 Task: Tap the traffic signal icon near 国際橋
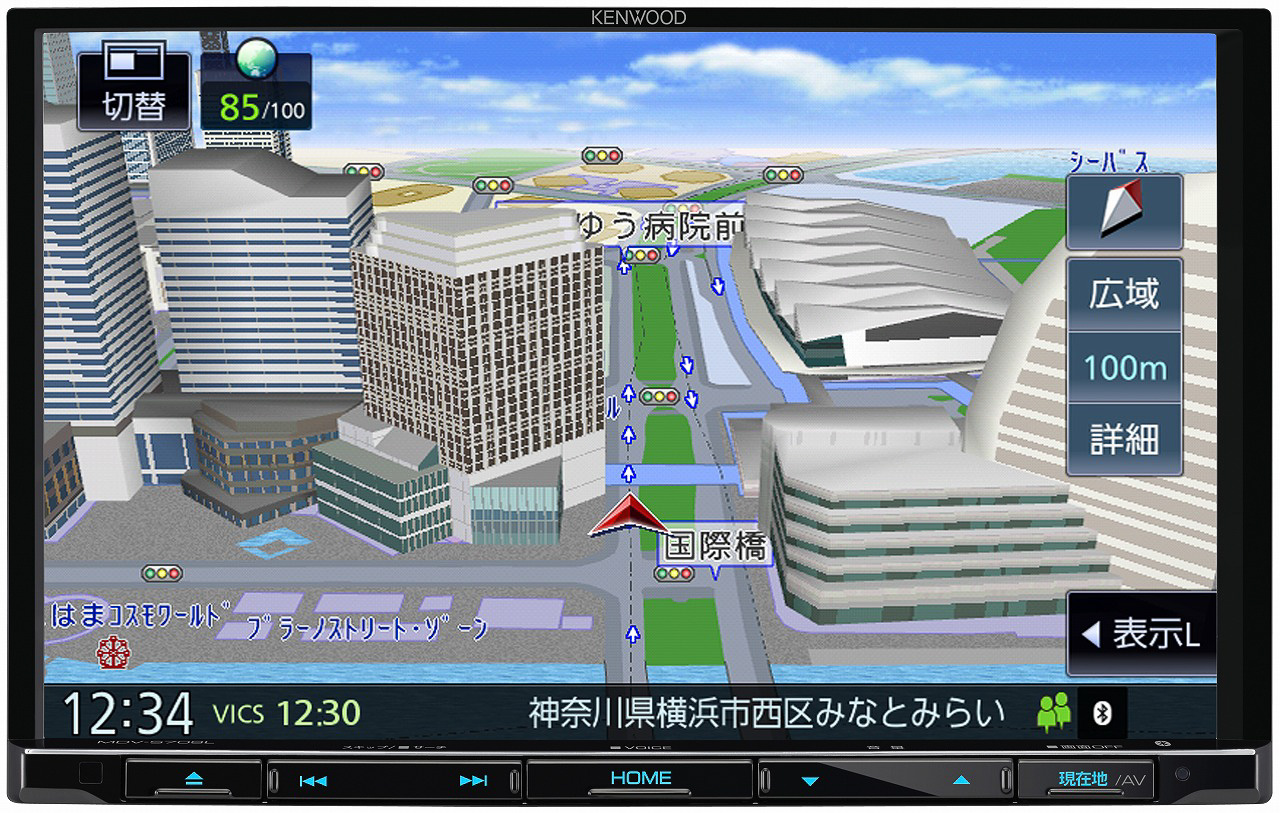[673, 573]
